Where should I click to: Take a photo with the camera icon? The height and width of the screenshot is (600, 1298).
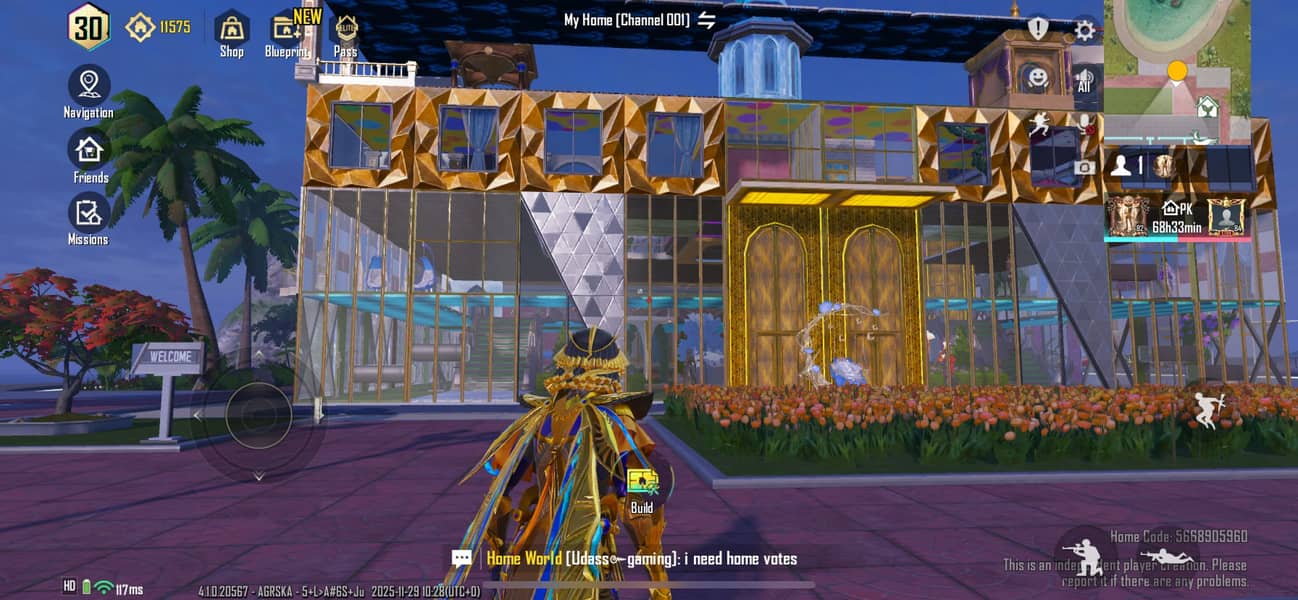click(1084, 167)
